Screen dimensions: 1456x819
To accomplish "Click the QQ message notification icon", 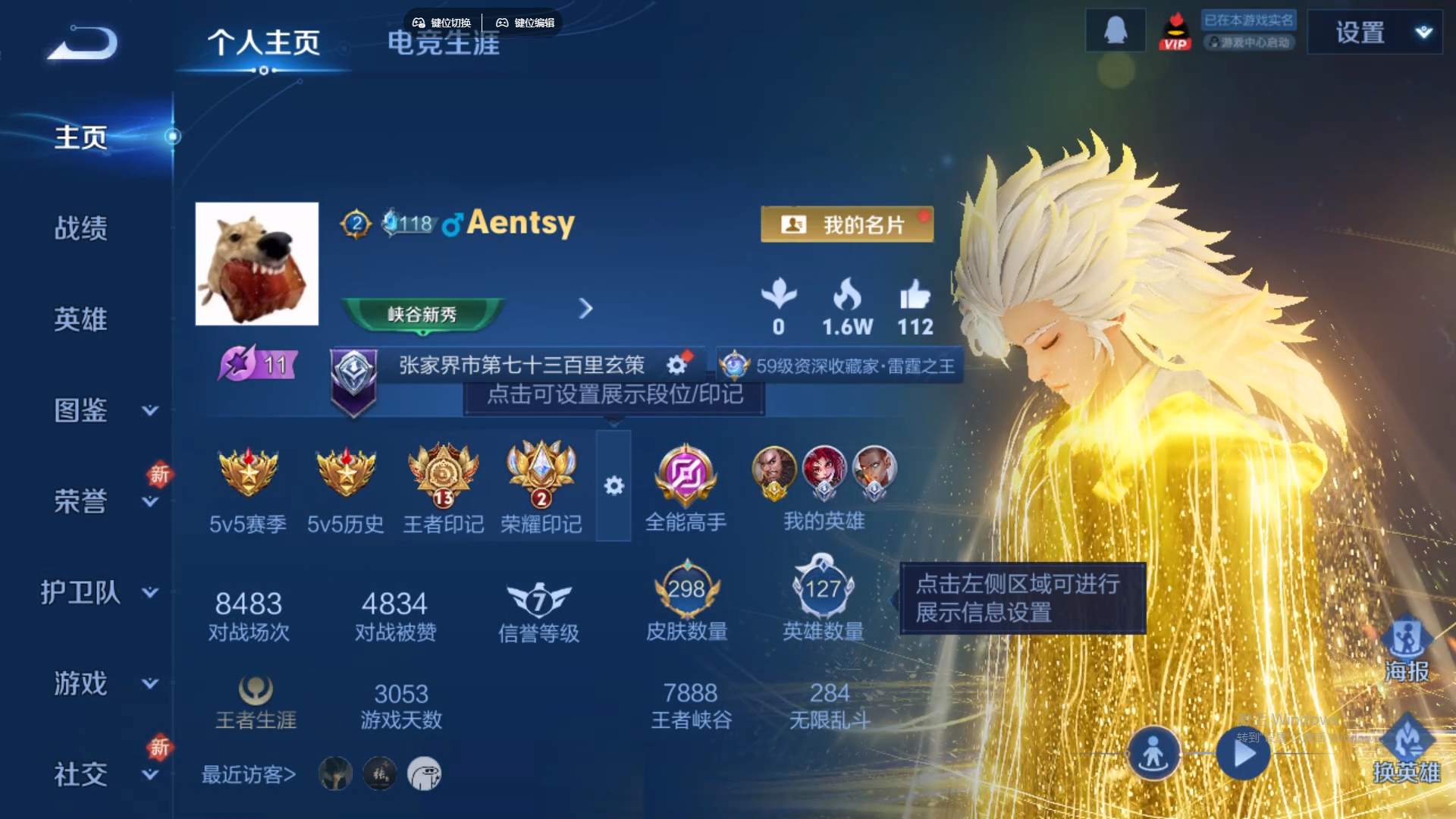I will 1115,30.
